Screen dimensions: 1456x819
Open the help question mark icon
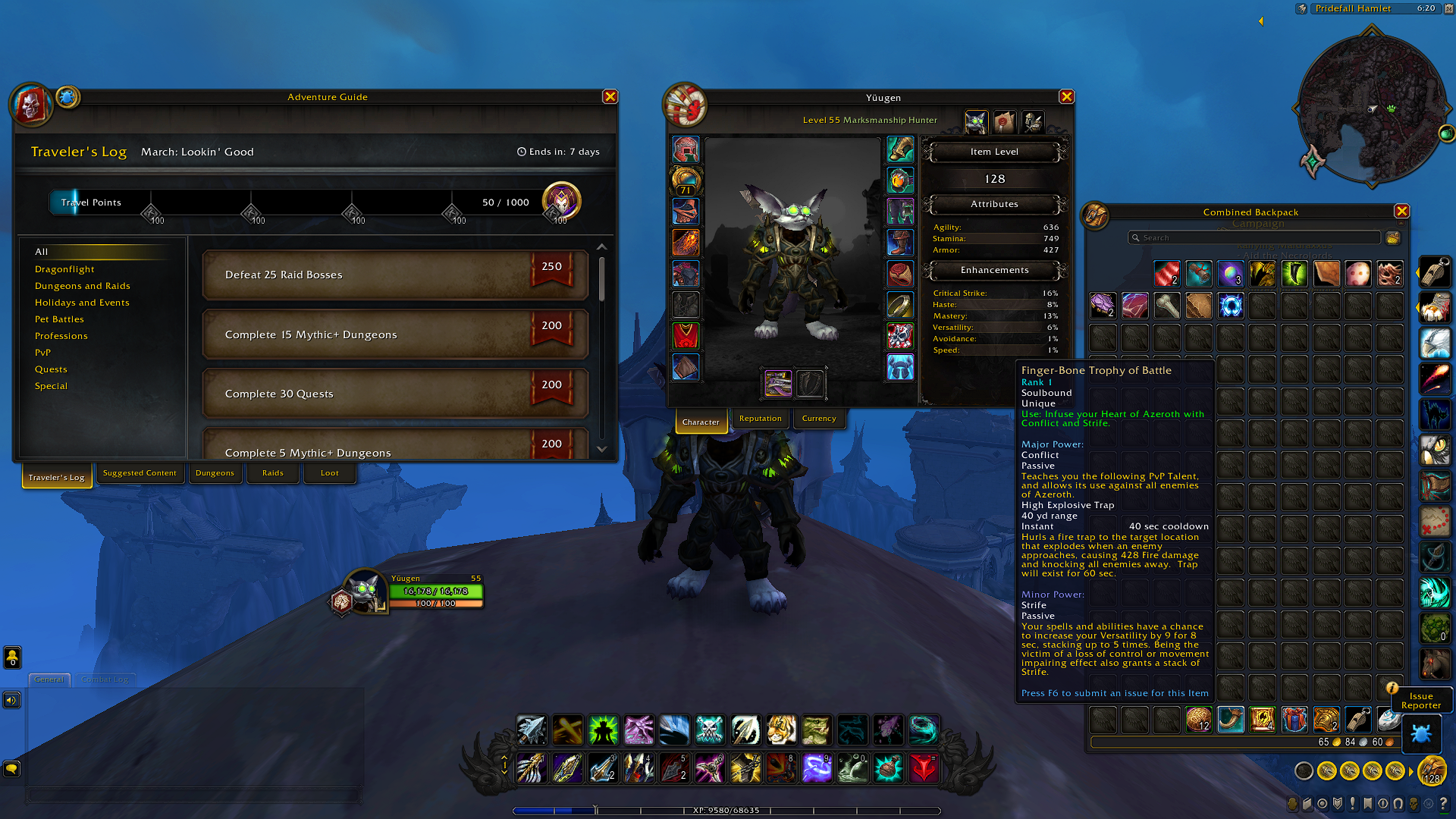point(1444,803)
